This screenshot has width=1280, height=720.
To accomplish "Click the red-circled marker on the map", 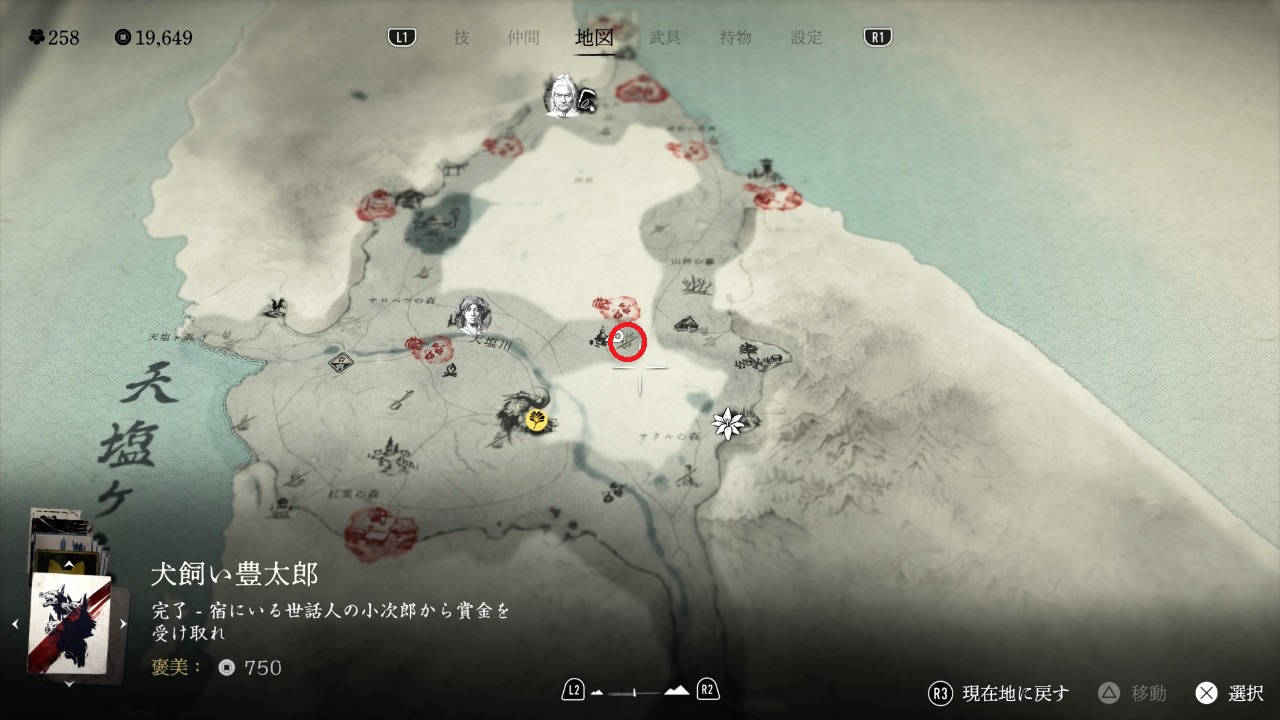I will tap(628, 342).
